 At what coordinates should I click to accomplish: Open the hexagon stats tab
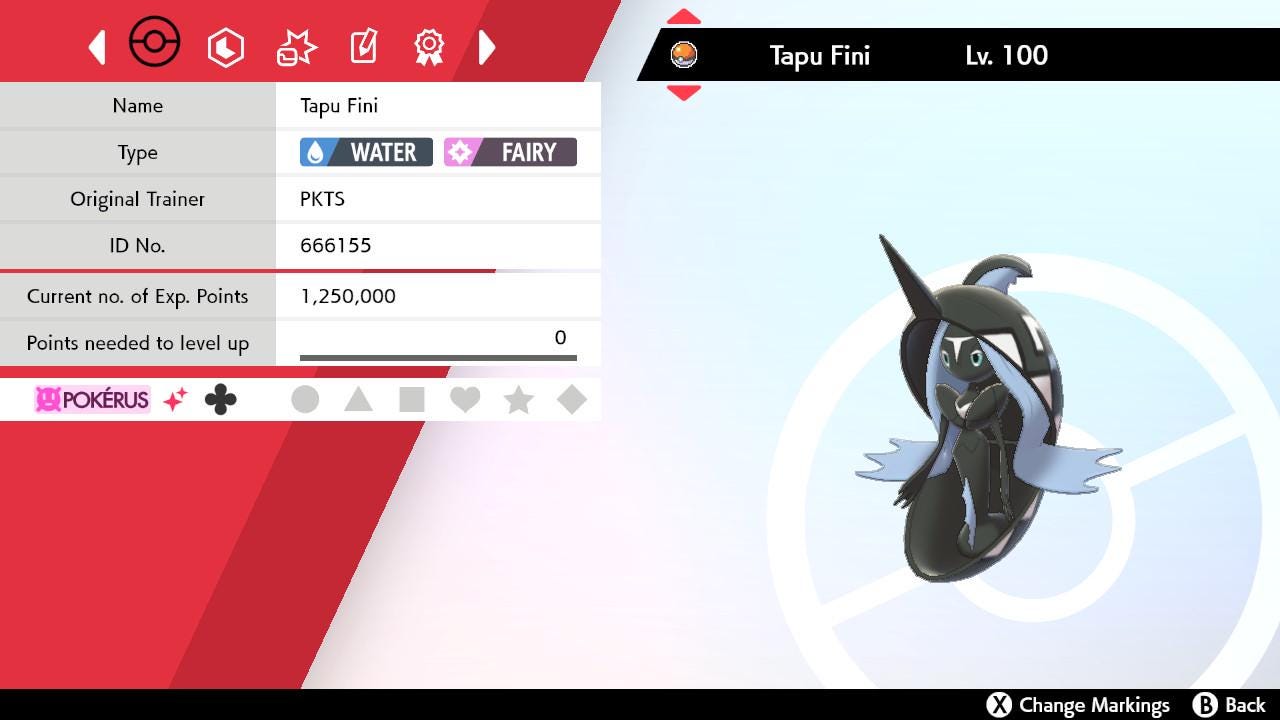[x=226, y=47]
